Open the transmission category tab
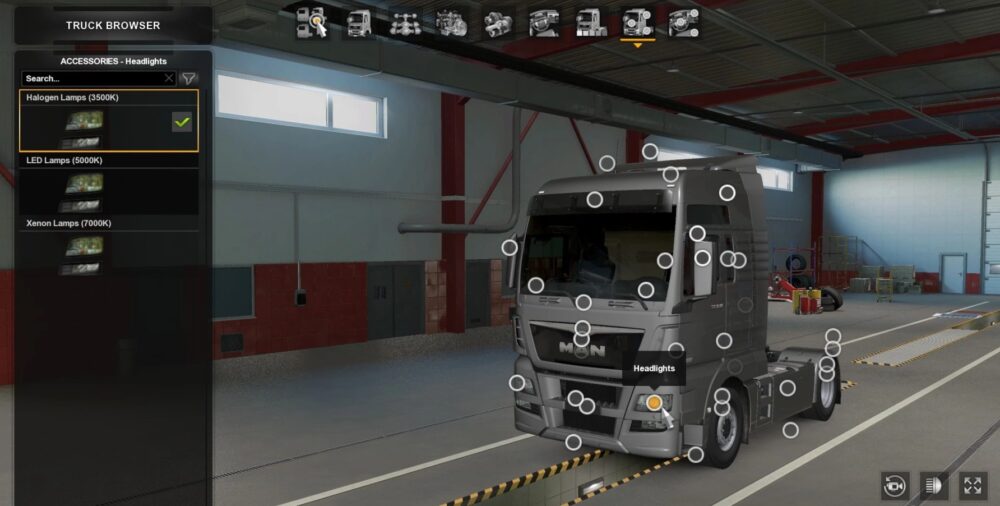The image size is (1000, 506). tap(497, 22)
